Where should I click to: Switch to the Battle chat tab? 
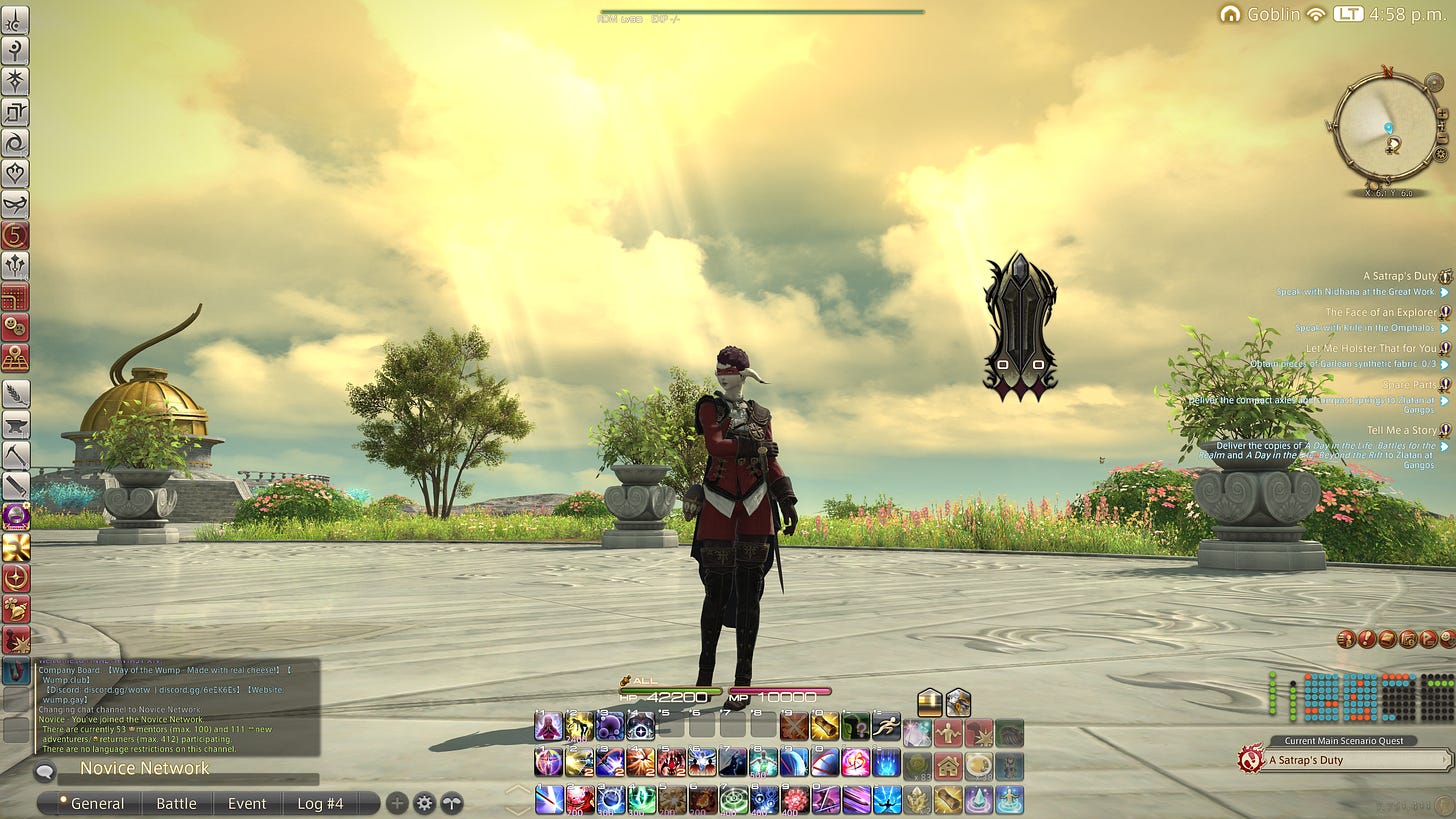(177, 803)
